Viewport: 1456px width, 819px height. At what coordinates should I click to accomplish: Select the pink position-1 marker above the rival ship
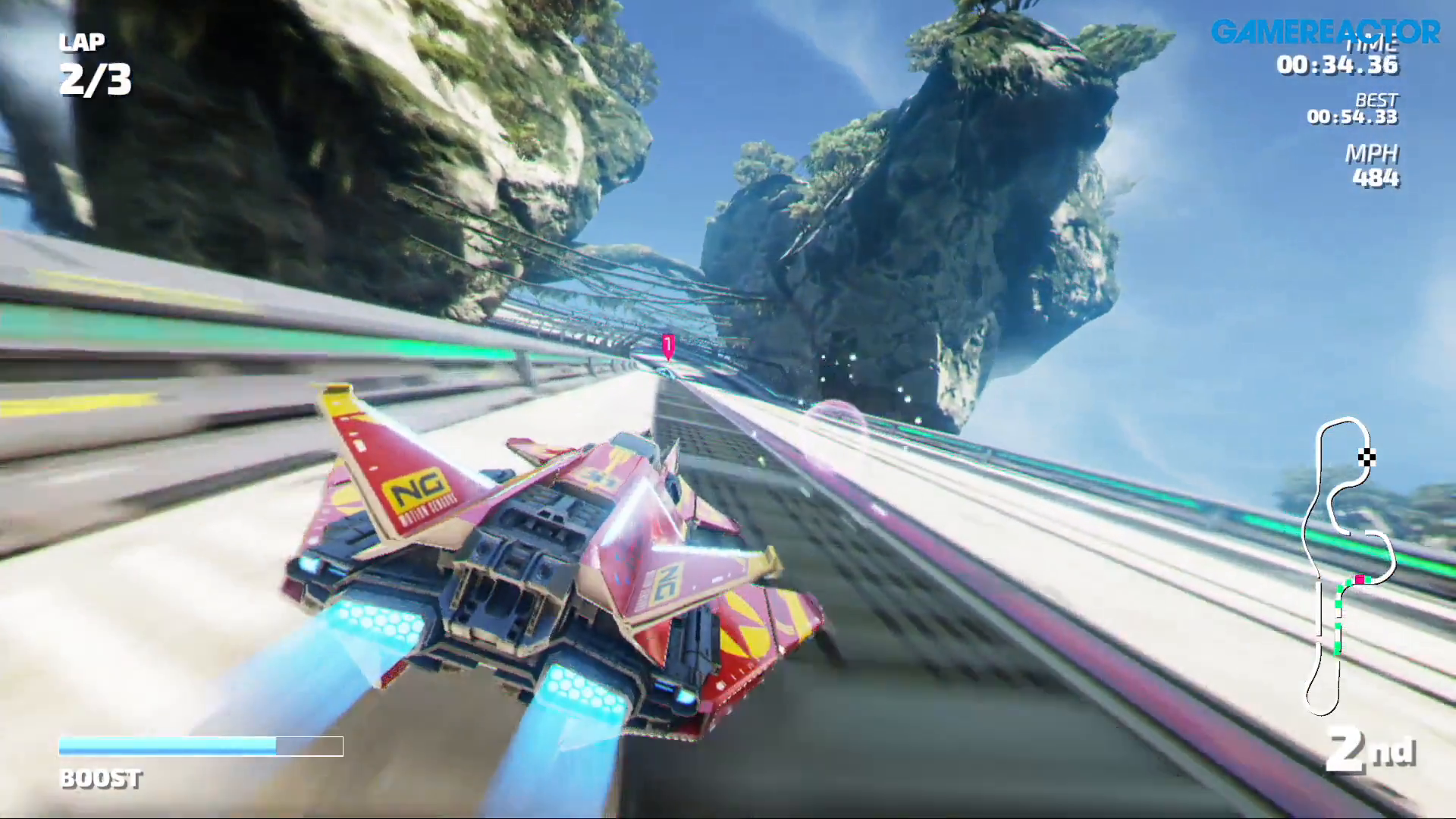[667, 347]
